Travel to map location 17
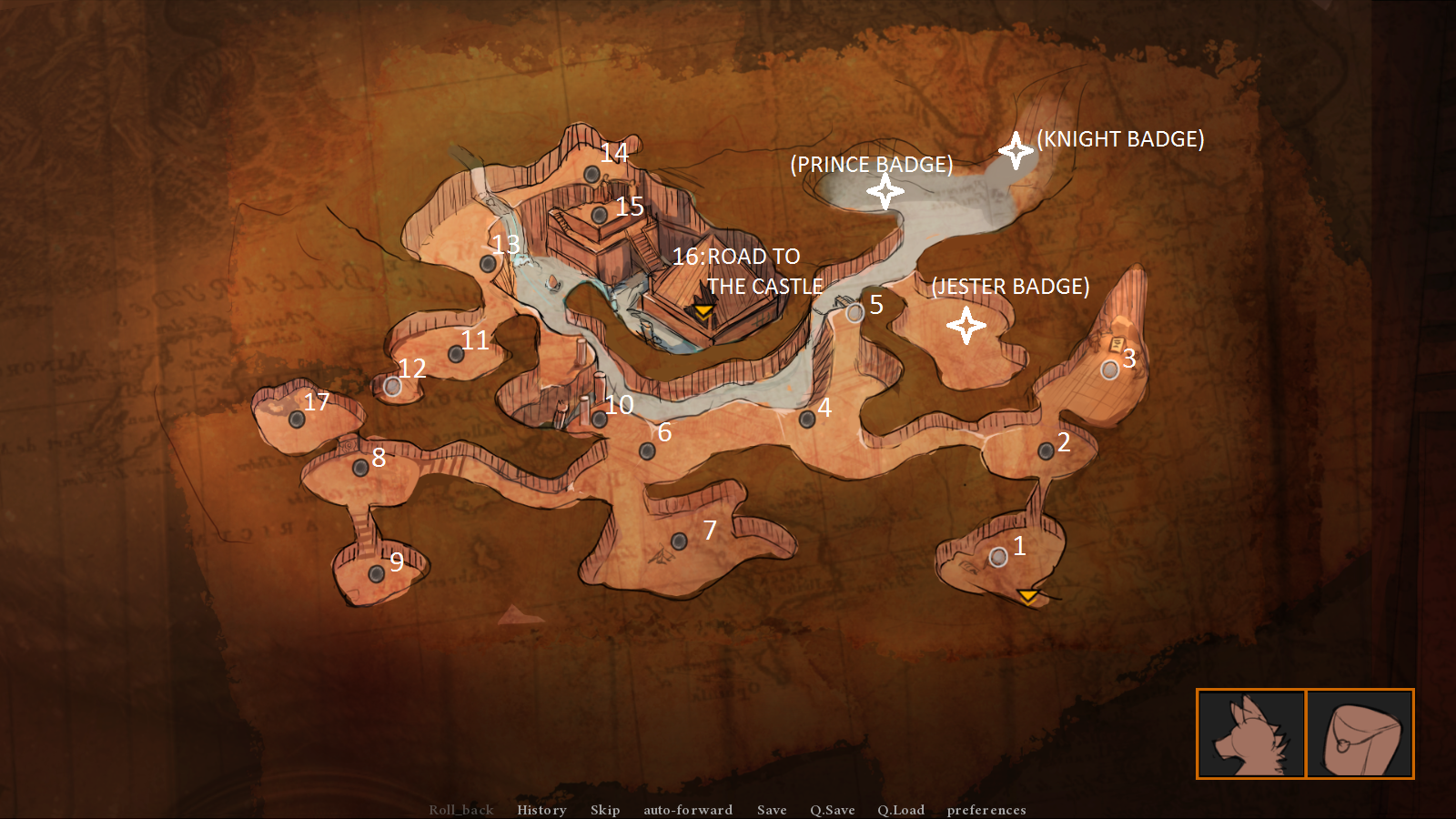 297,420
